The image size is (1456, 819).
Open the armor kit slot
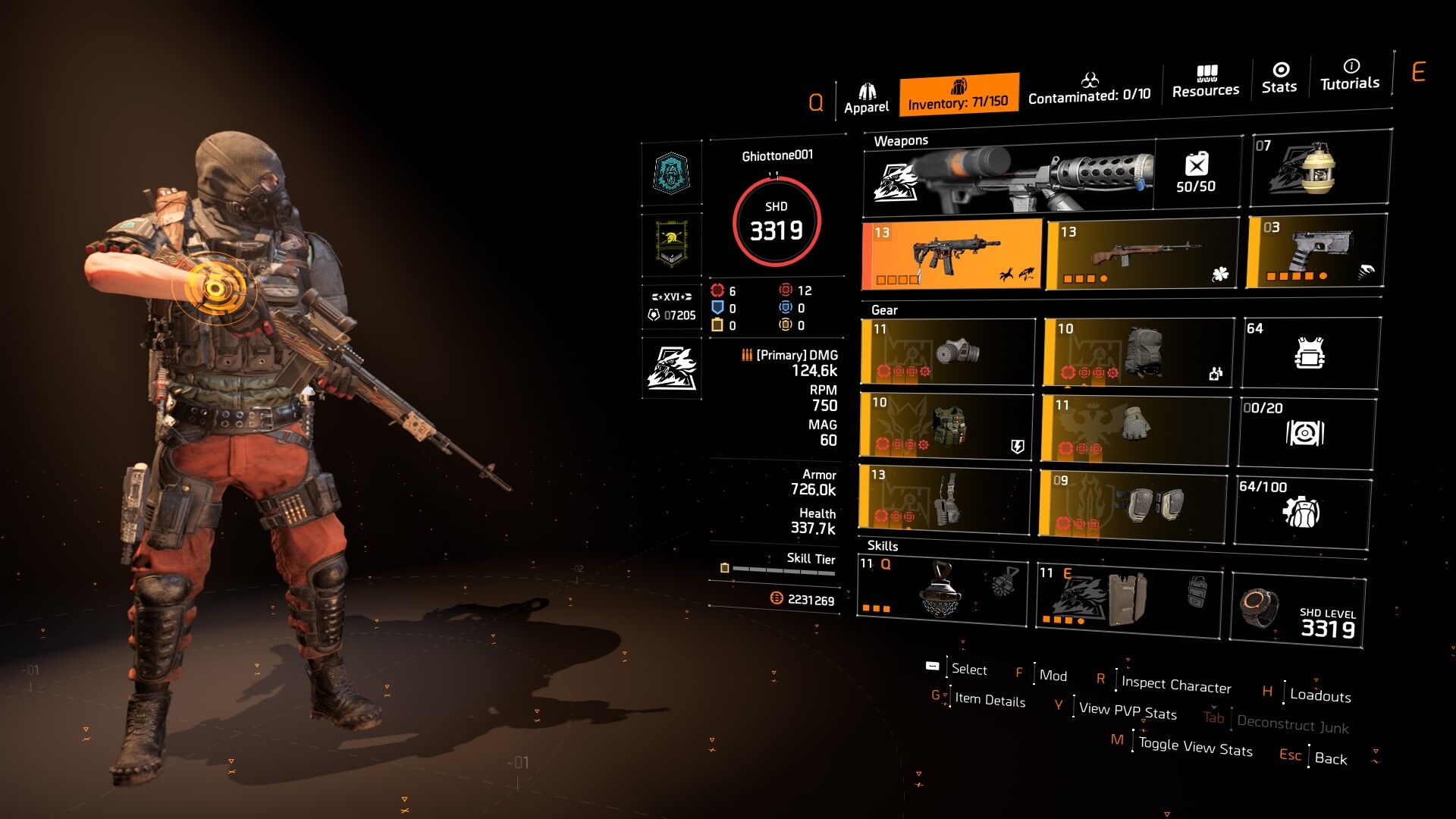coord(1310,353)
